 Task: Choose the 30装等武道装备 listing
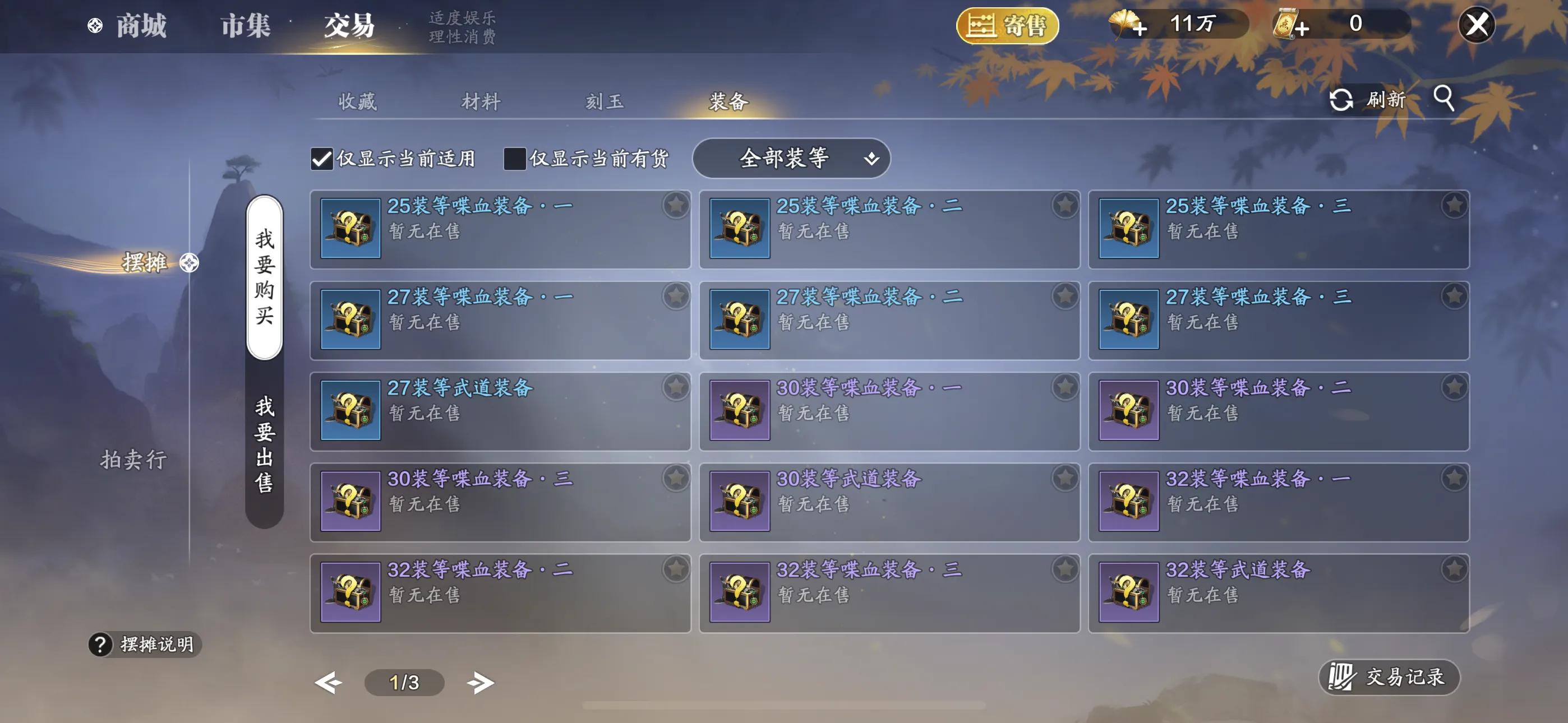coord(889,502)
